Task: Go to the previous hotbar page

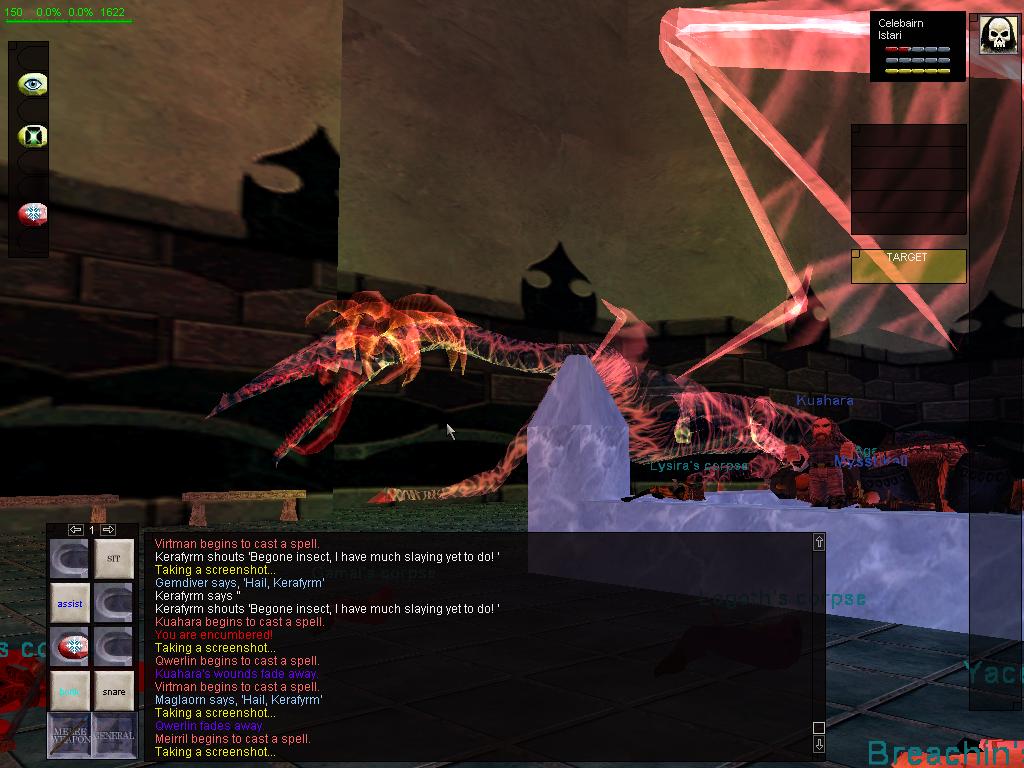Action: (75, 529)
